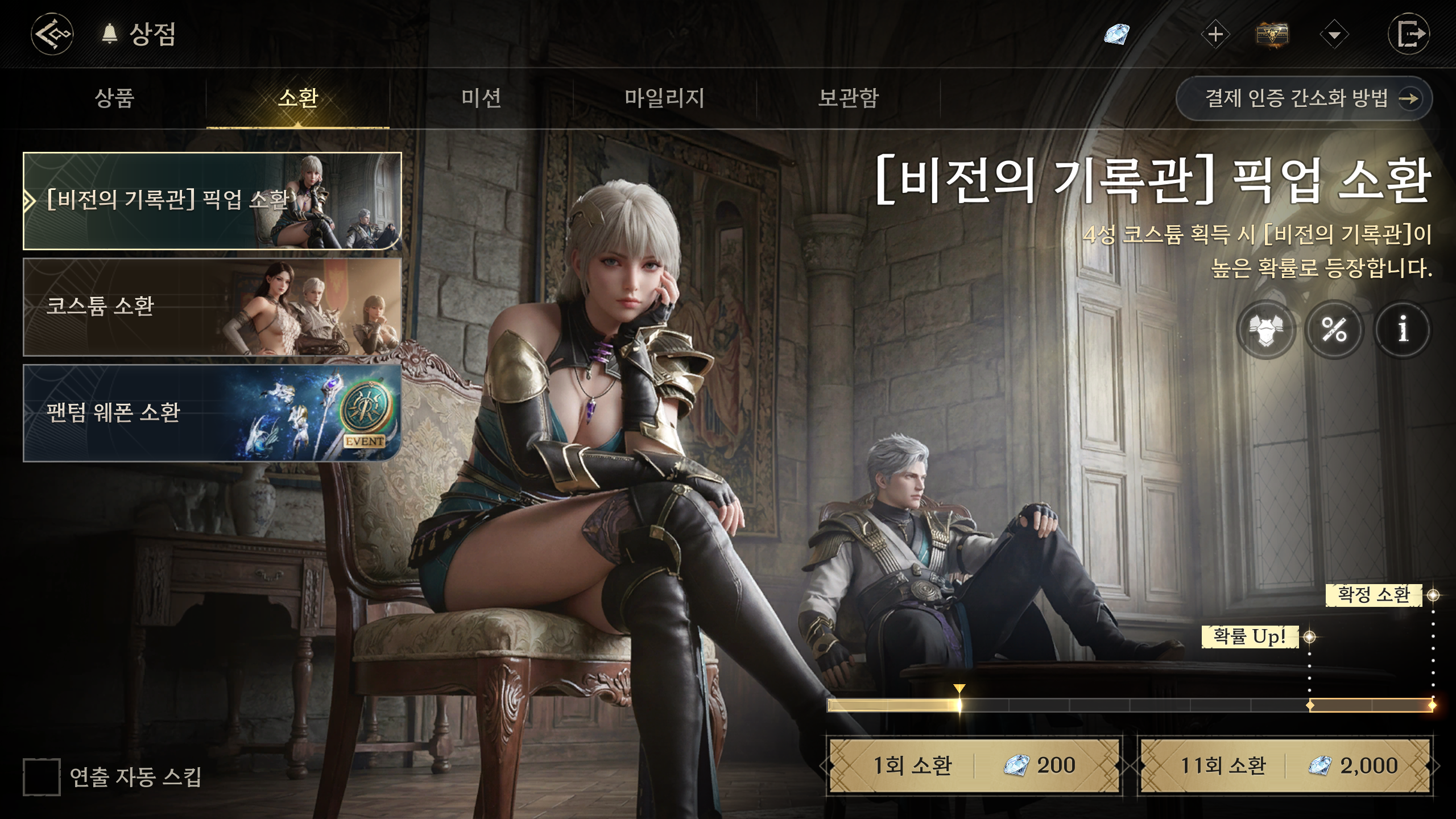Switch to the 마일리지 tab
Screen dimensions: 1456x819
(664, 98)
